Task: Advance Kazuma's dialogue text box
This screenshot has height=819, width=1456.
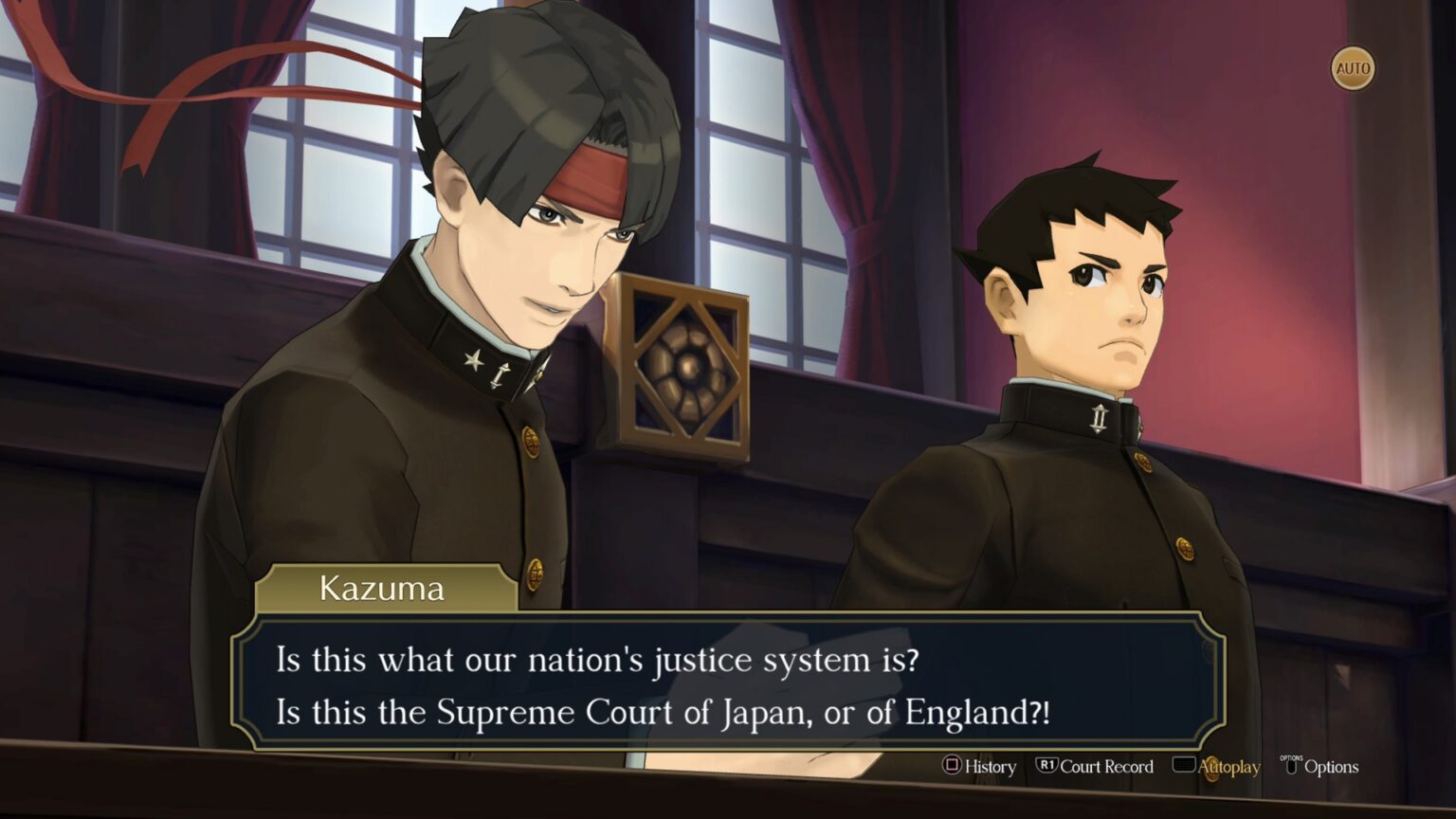Action: point(727,684)
